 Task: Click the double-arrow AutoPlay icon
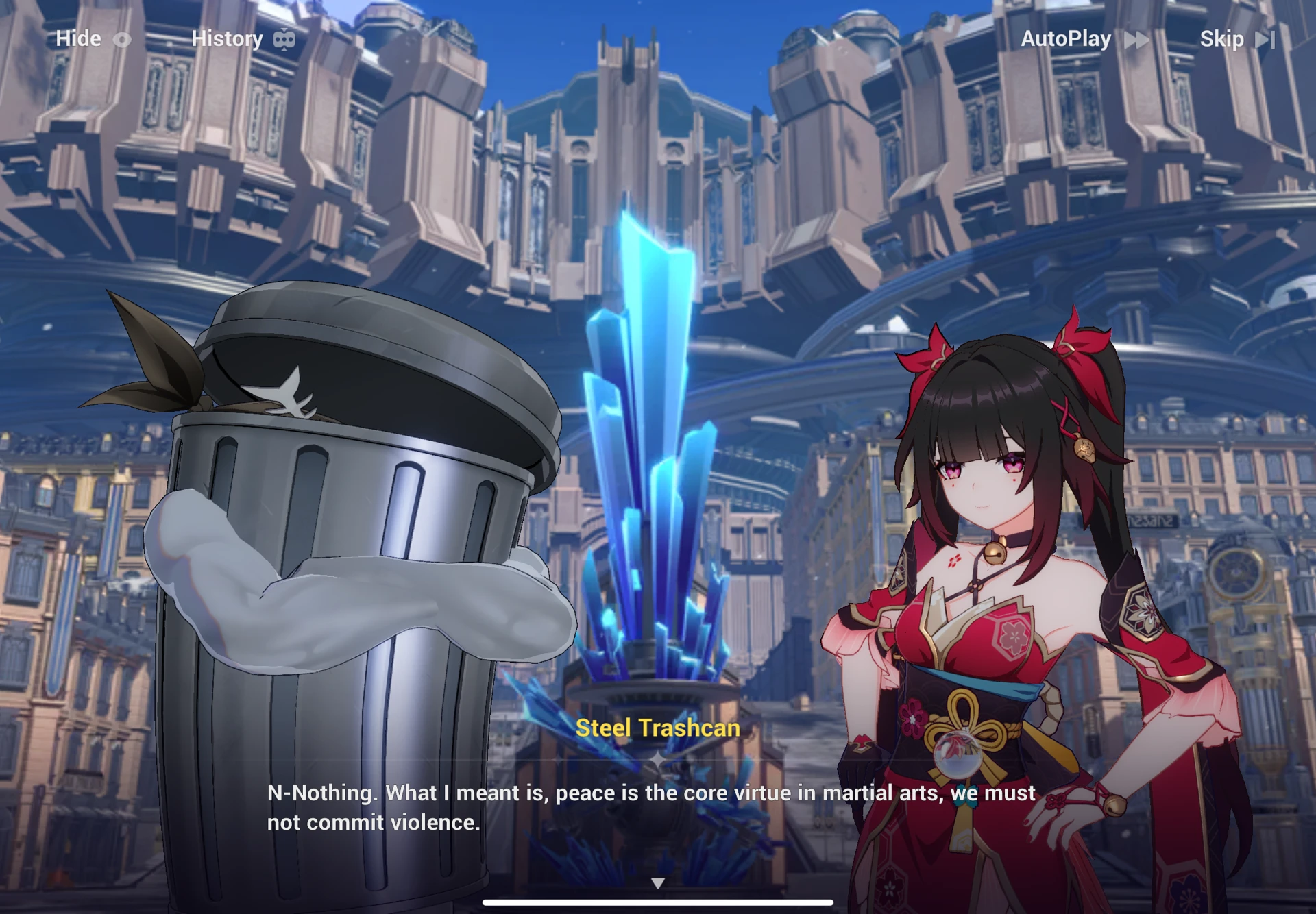point(1136,39)
